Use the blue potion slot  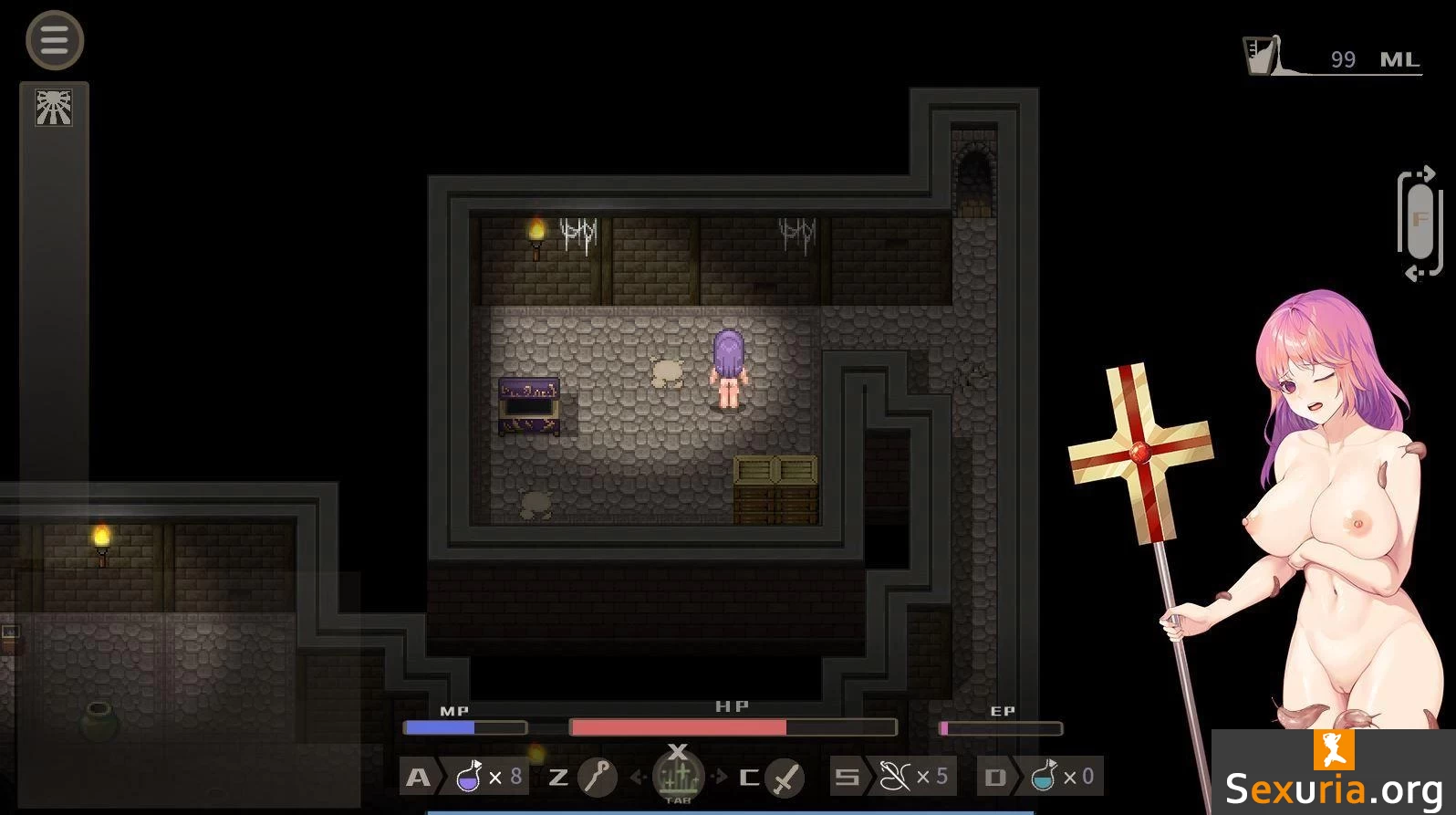pos(1043,777)
